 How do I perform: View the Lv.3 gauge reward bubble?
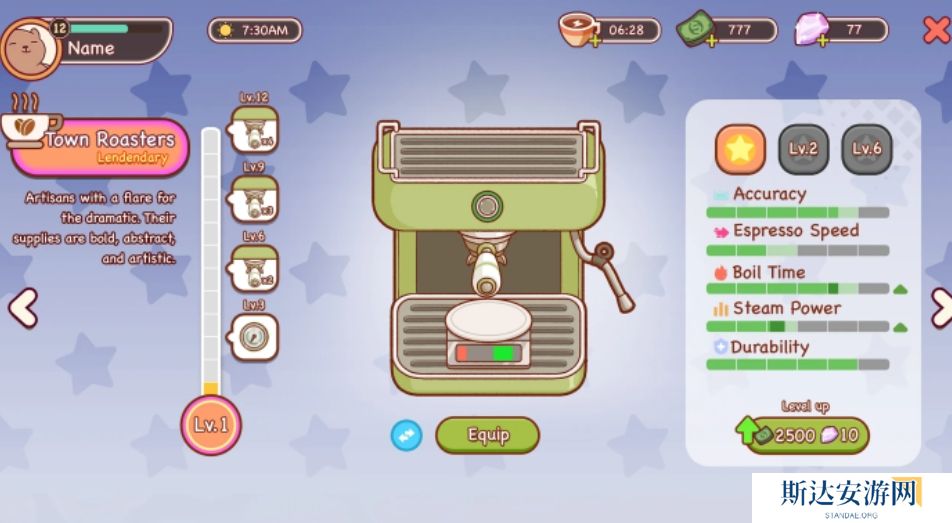[x=254, y=336]
